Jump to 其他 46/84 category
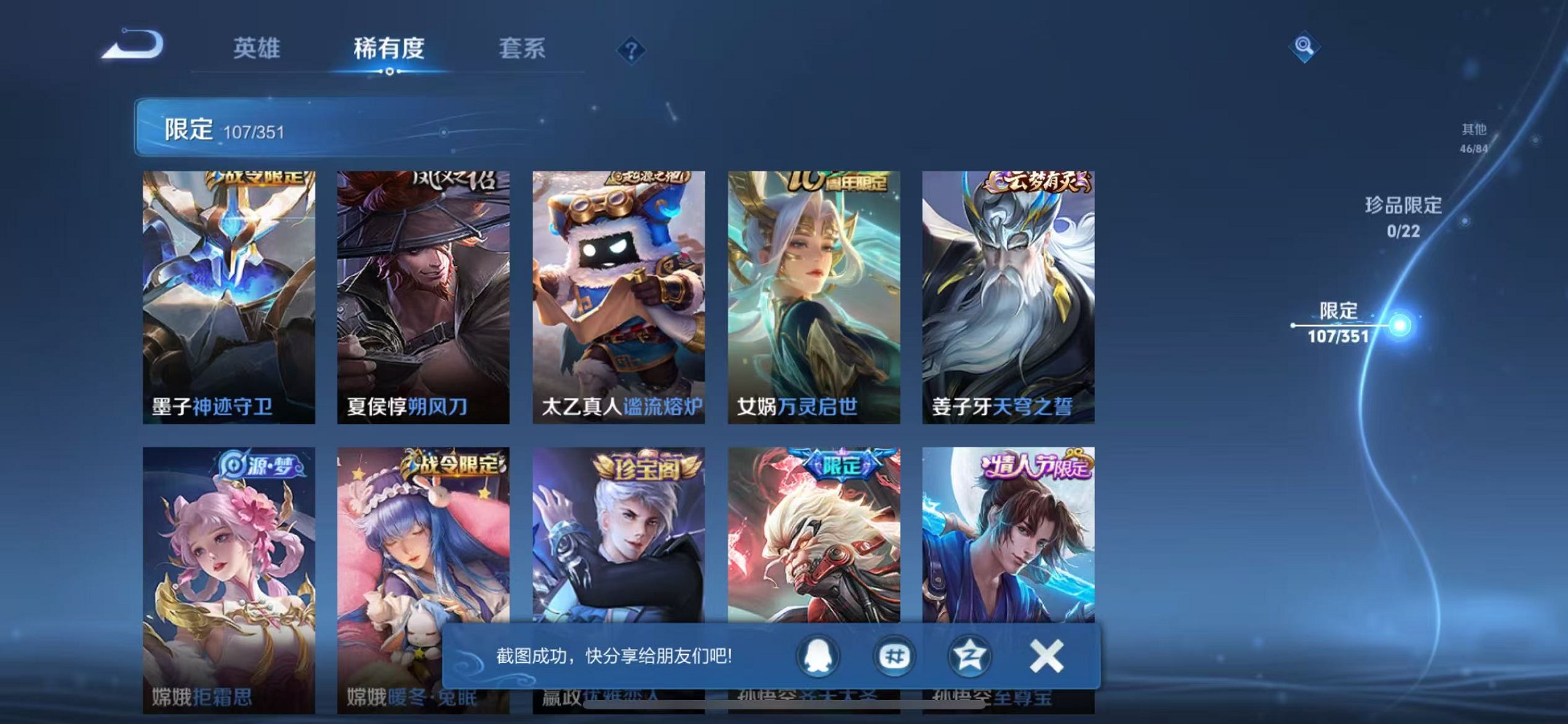Screen dimensions: 1568x724 [x=1473, y=137]
